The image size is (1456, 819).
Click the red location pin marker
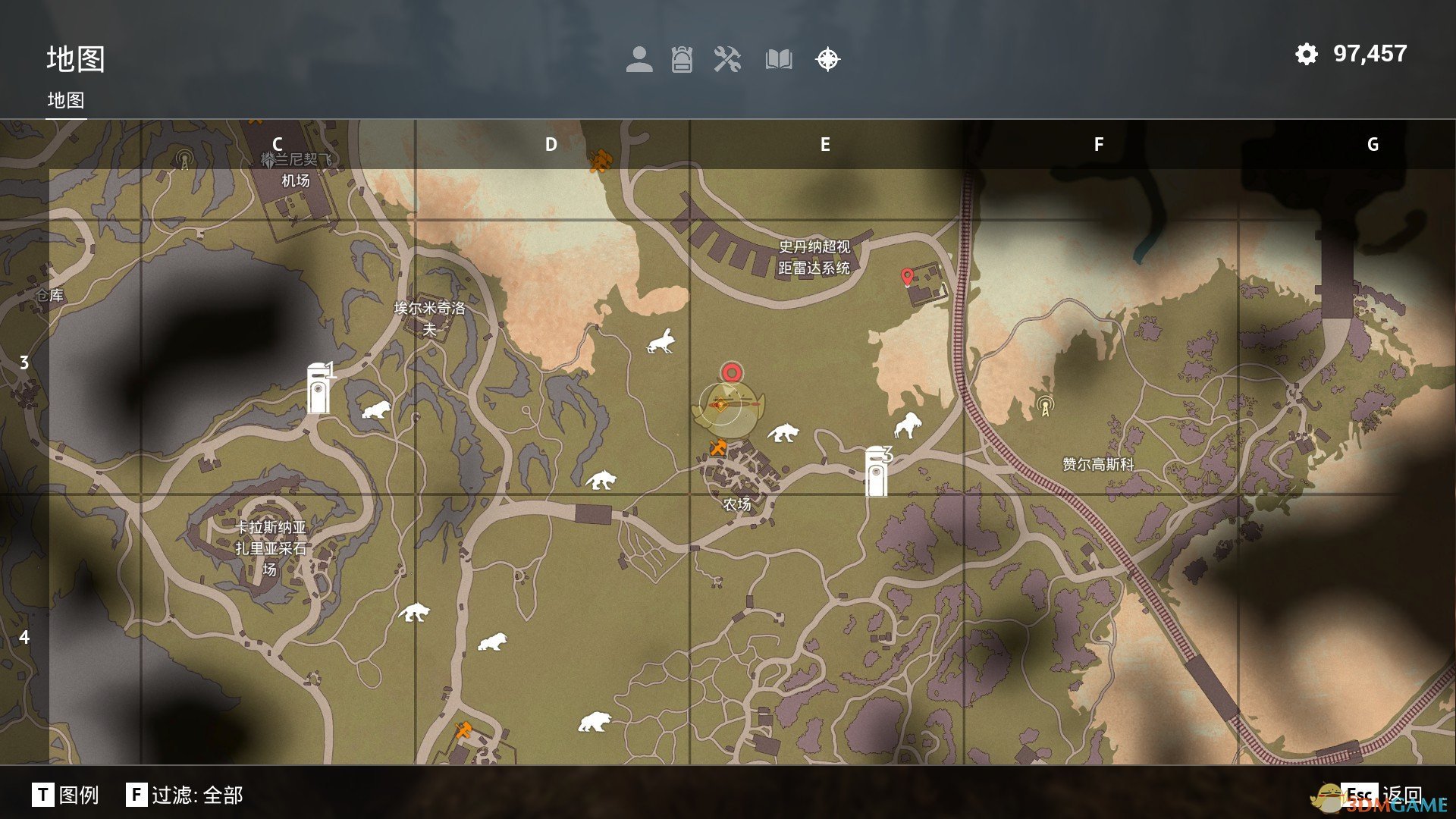click(906, 277)
